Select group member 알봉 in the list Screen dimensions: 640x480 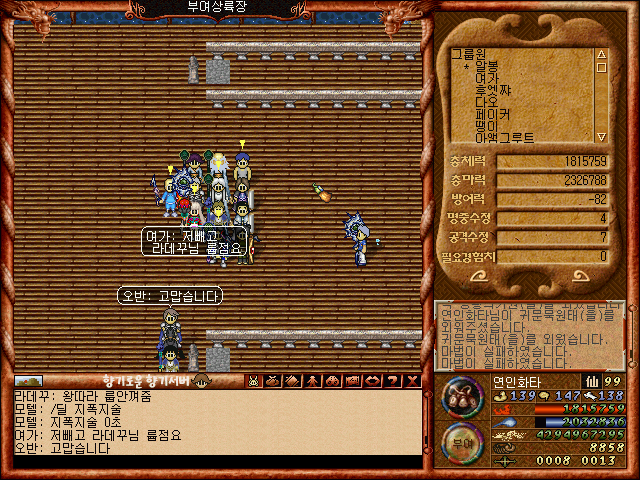coord(494,65)
